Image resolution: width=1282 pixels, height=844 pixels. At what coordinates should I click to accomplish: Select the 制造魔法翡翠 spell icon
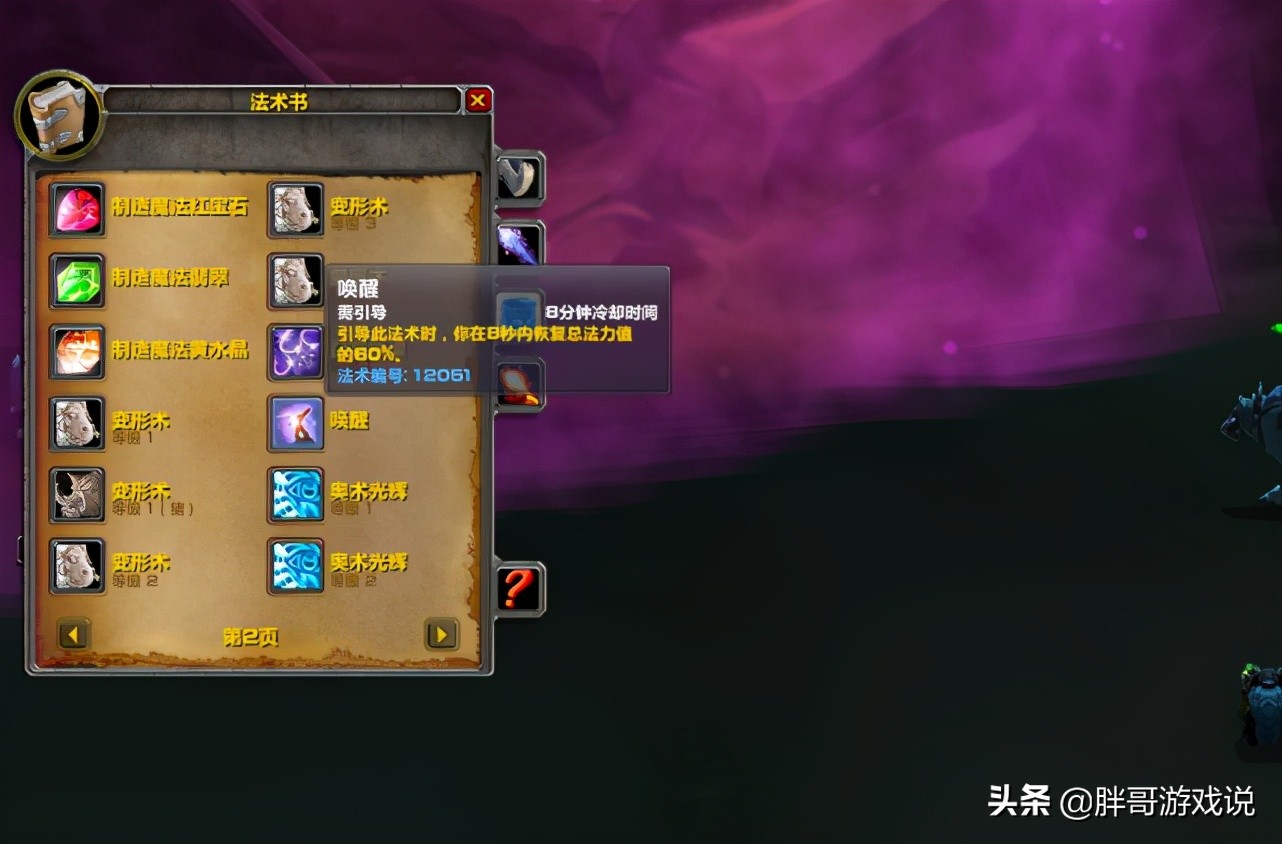click(x=78, y=278)
